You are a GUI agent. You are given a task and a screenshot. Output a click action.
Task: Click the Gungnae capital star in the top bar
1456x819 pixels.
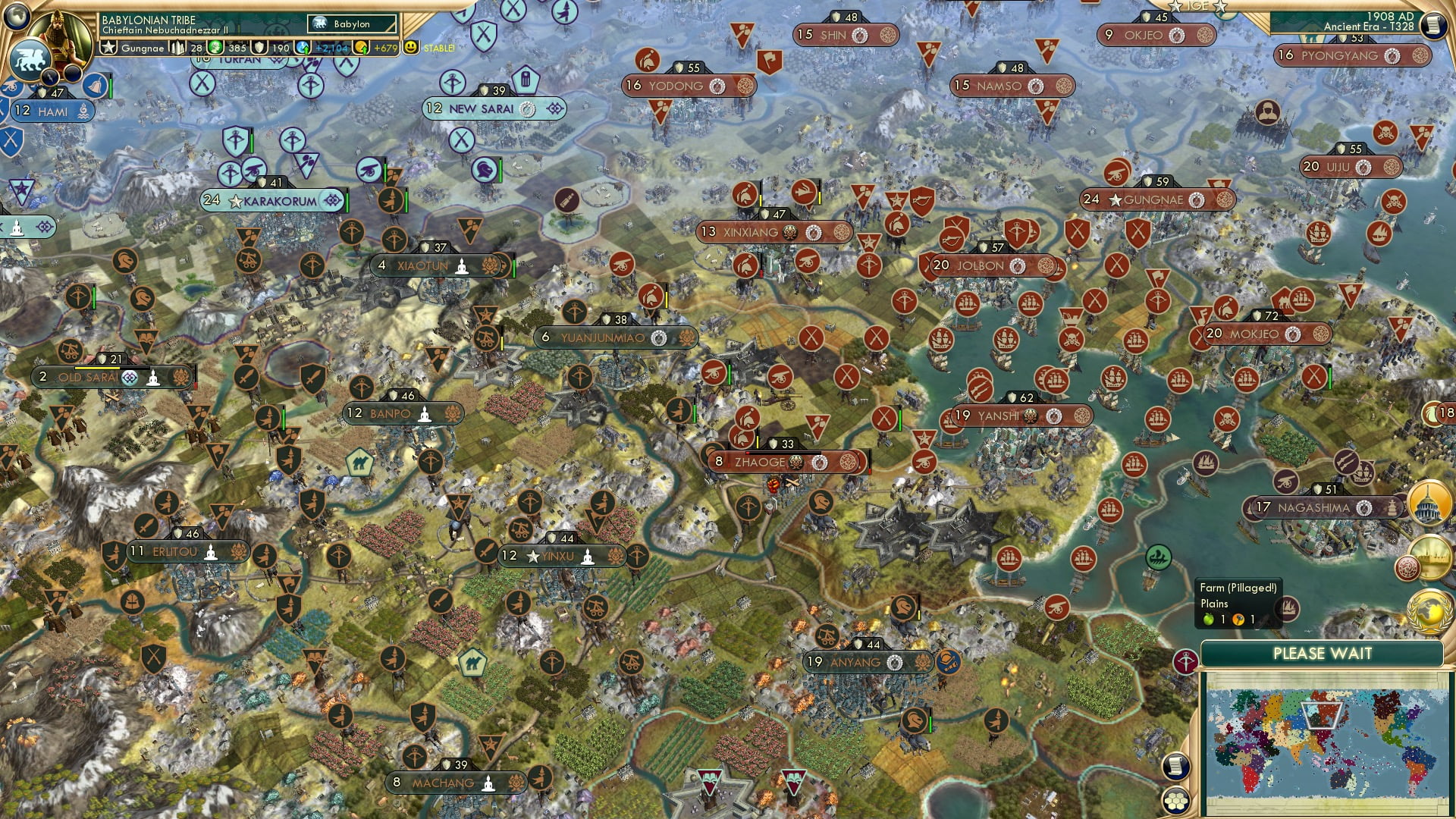(109, 48)
